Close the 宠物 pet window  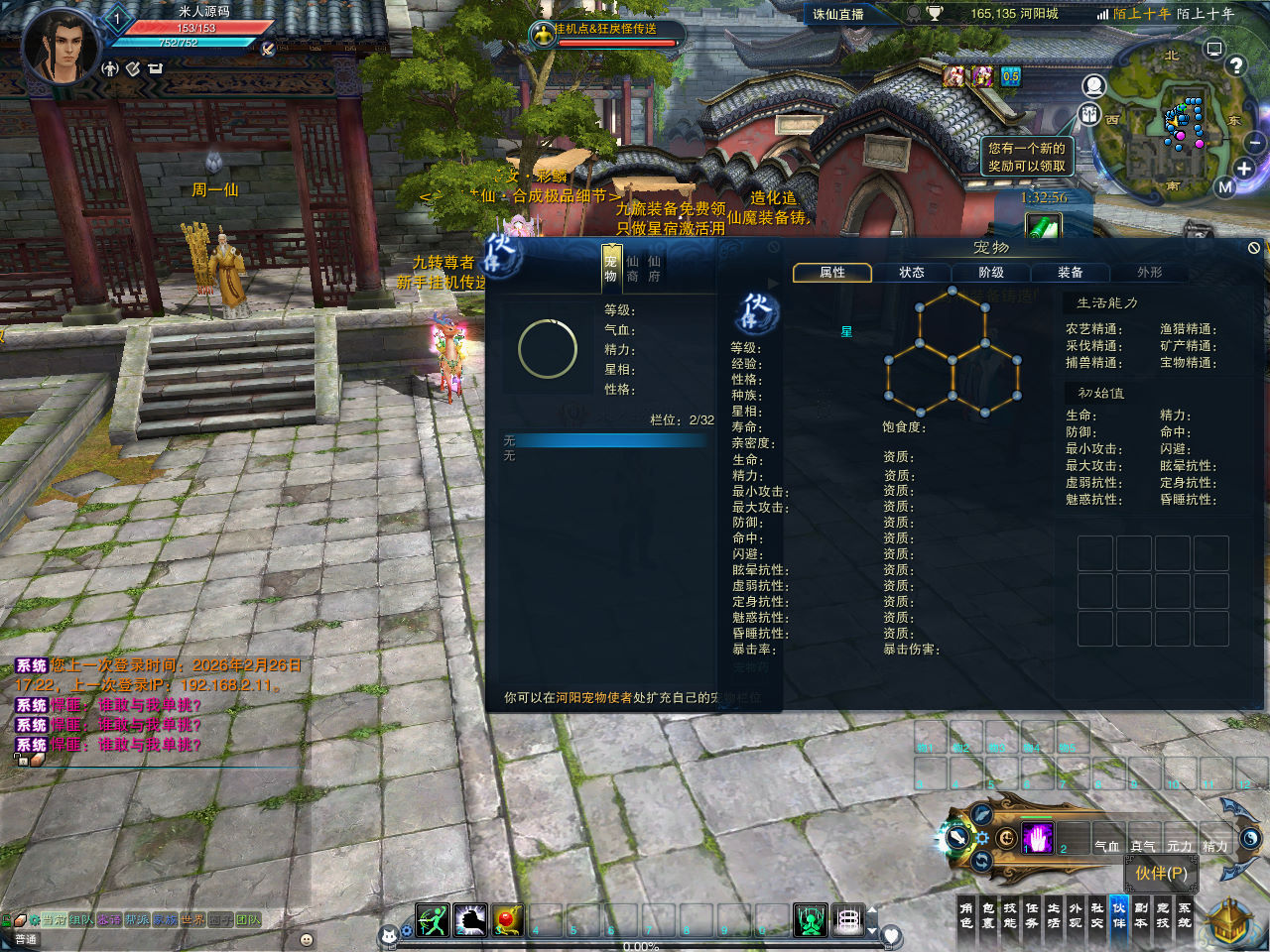[x=1253, y=248]
